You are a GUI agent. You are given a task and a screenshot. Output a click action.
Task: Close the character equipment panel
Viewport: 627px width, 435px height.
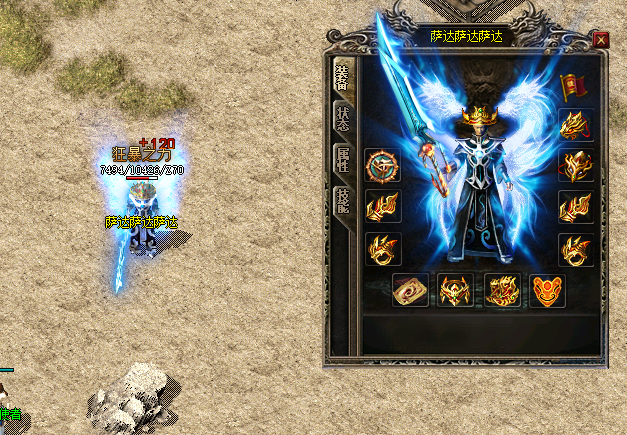coord(600,40)
